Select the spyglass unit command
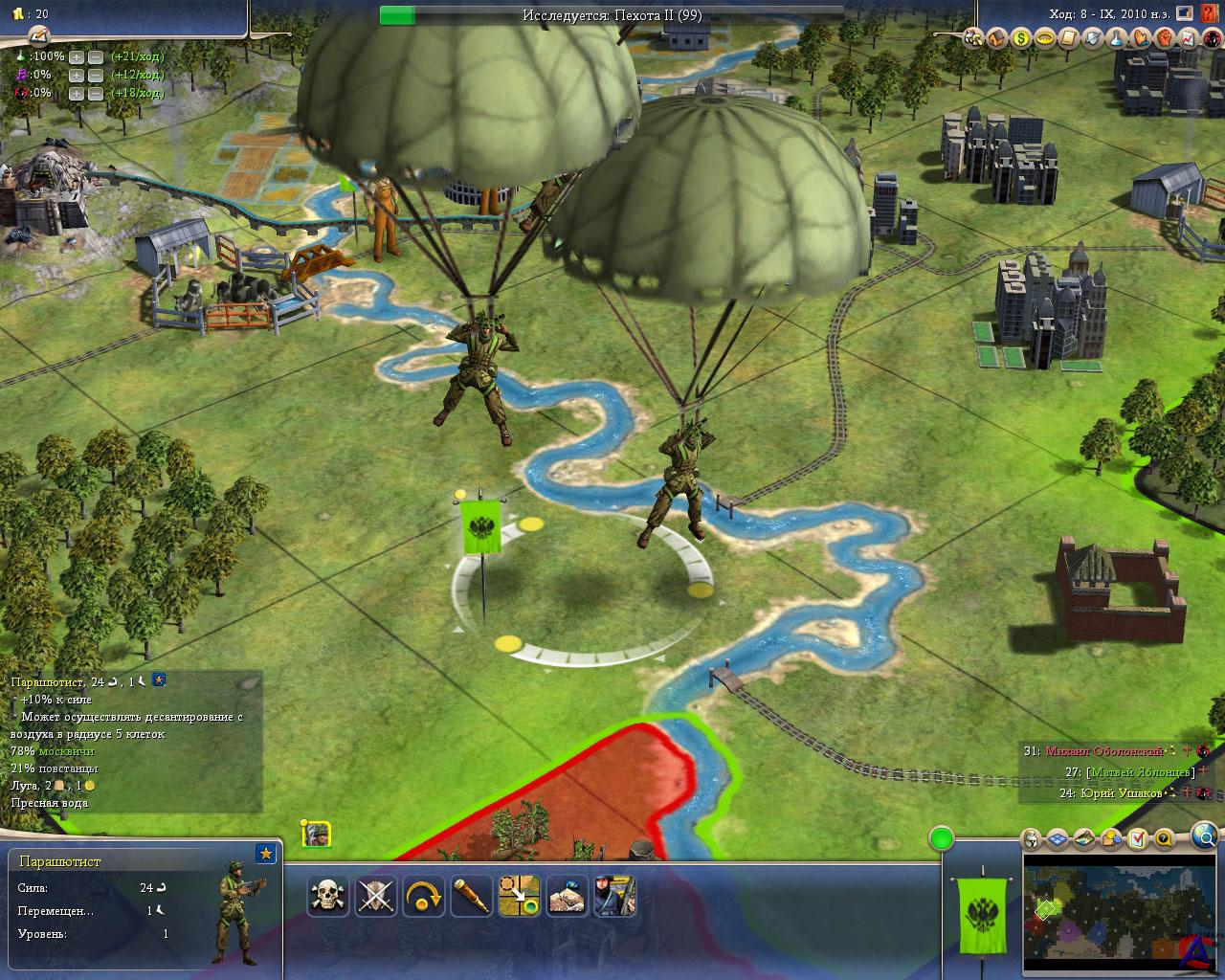 (471, 897)
